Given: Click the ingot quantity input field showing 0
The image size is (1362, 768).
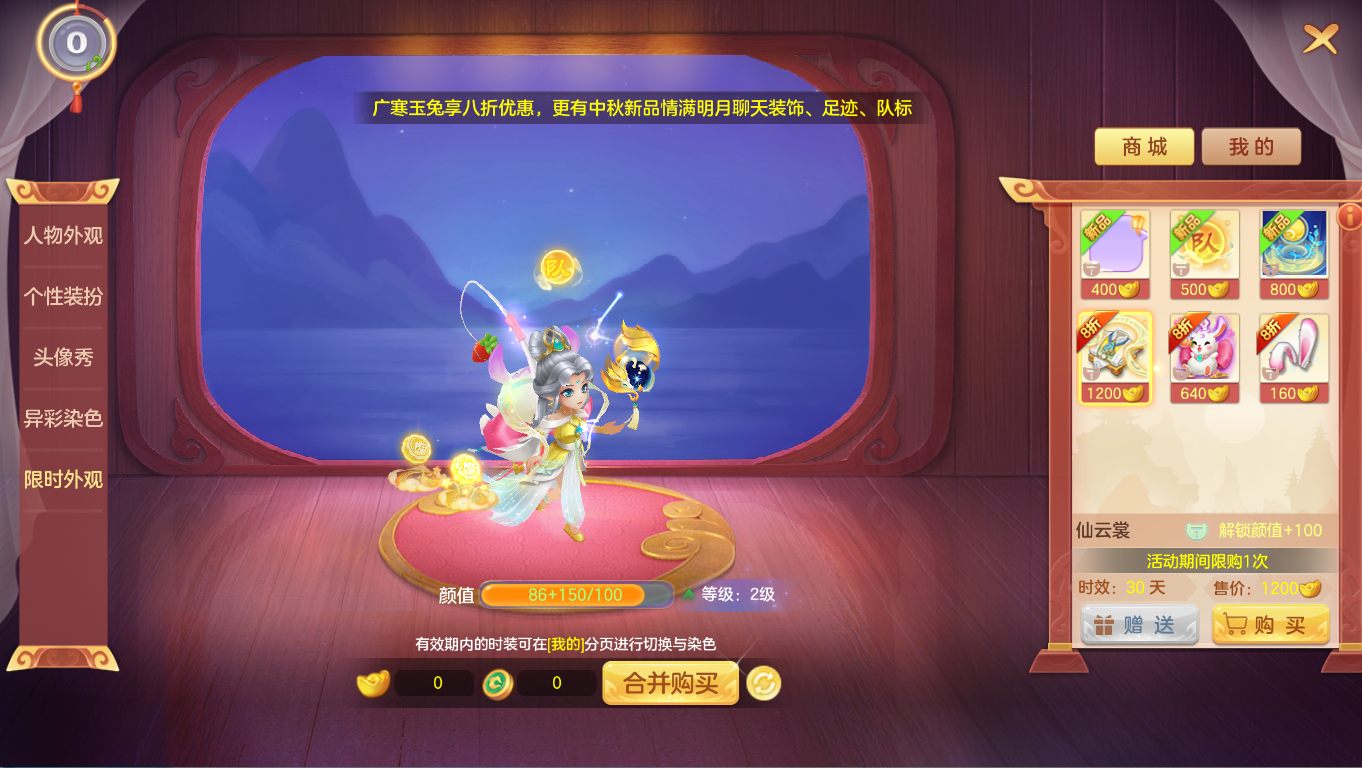Looking at the screenshot, I should [x=434, y=683].
